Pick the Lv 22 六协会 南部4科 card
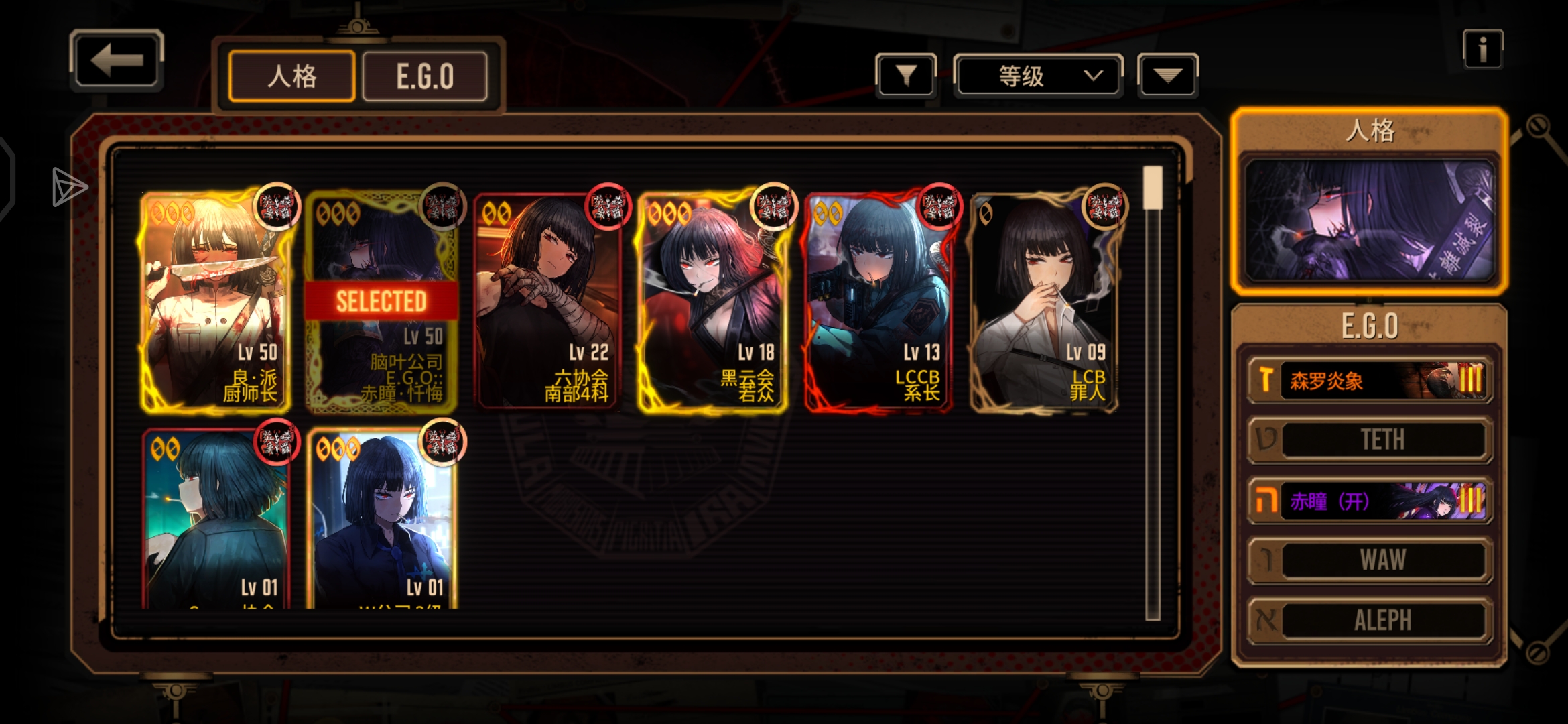Image resolution: width=1568 pixels, height=724 pixels. click(547, 302)
